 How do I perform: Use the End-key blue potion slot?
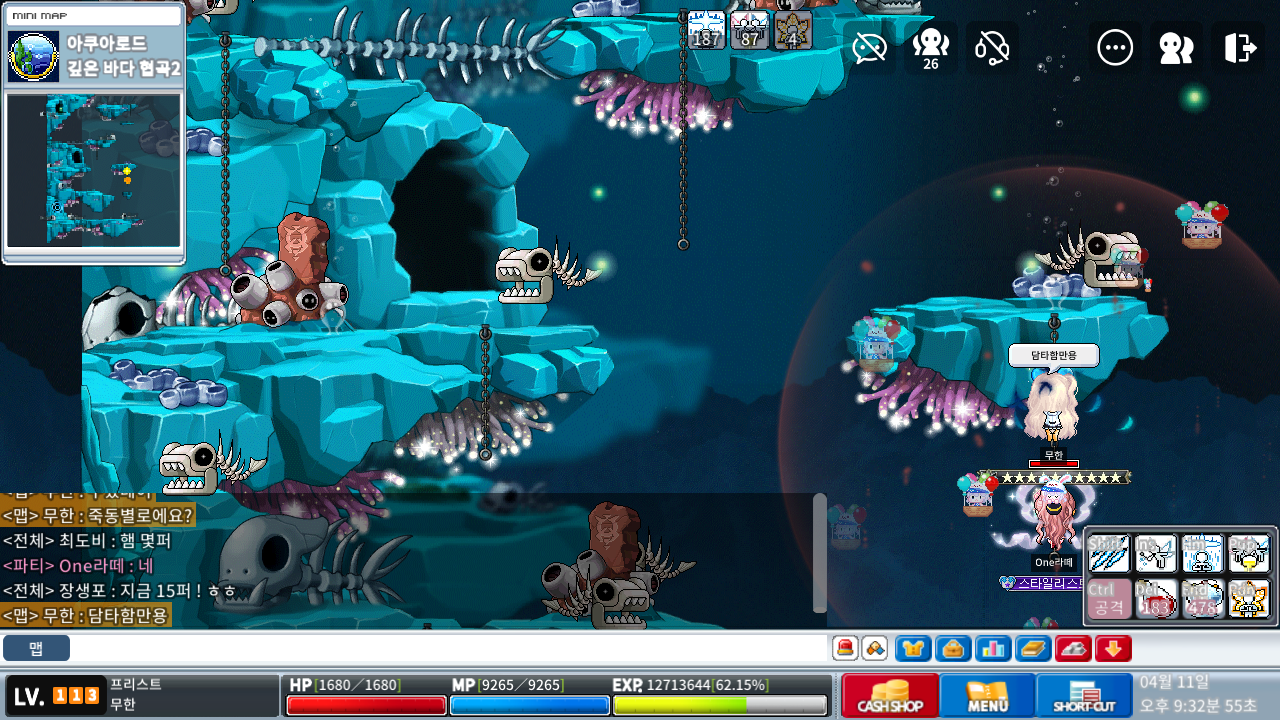[1202, 599]
